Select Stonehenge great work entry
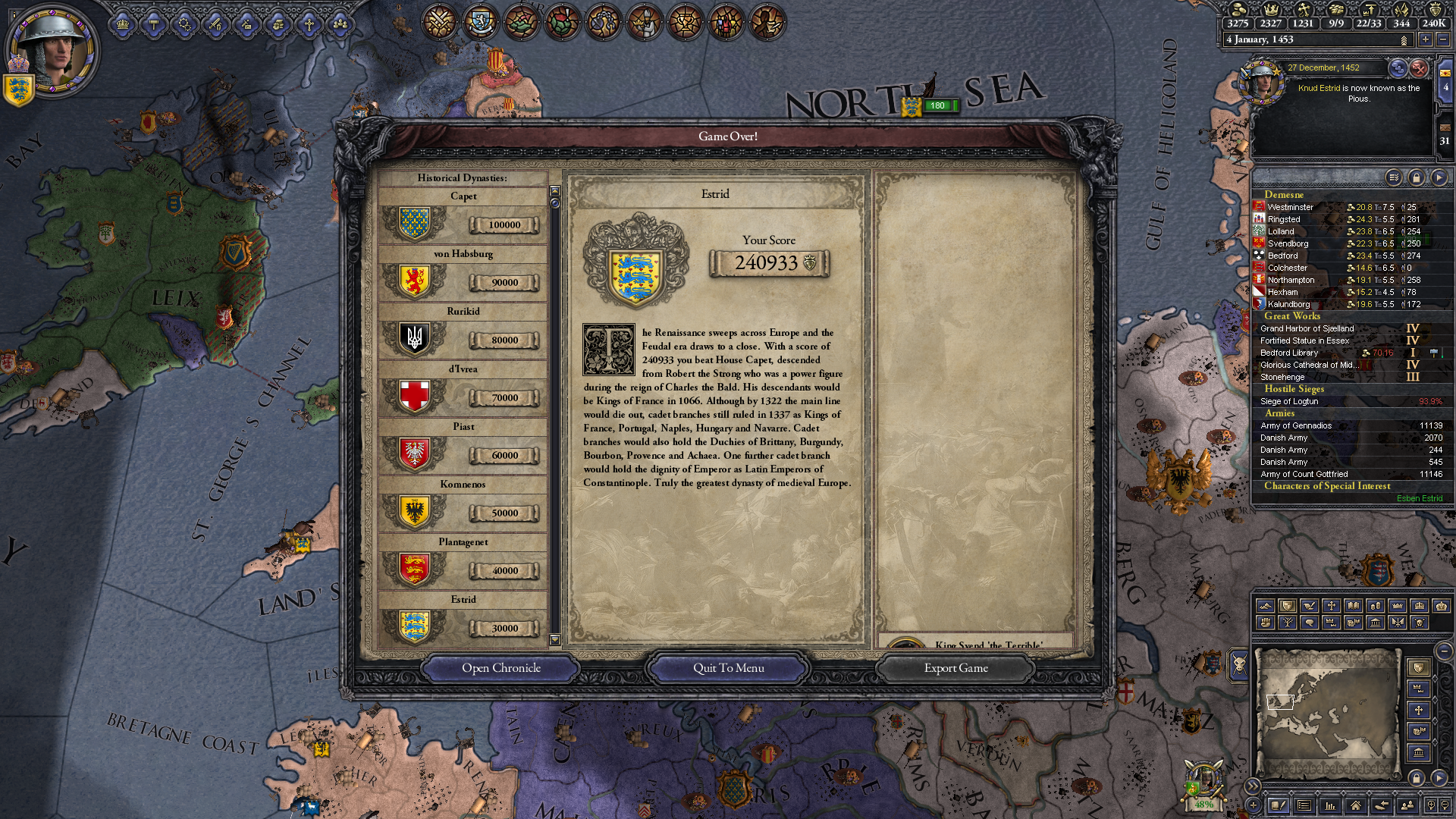Screen dimensions: 1456x819 1282,377
